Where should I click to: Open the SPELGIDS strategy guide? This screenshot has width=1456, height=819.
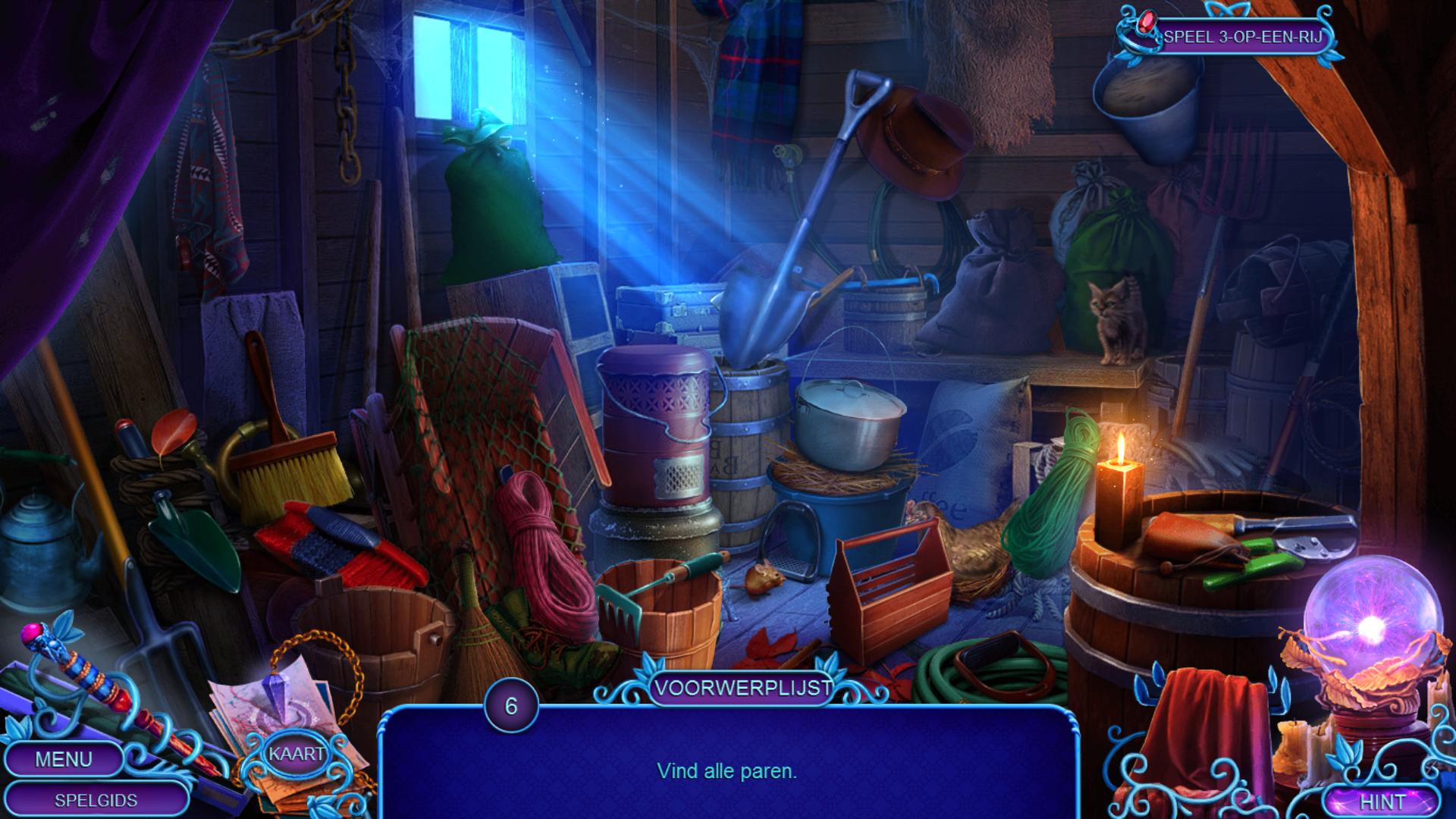pos(96,800)
